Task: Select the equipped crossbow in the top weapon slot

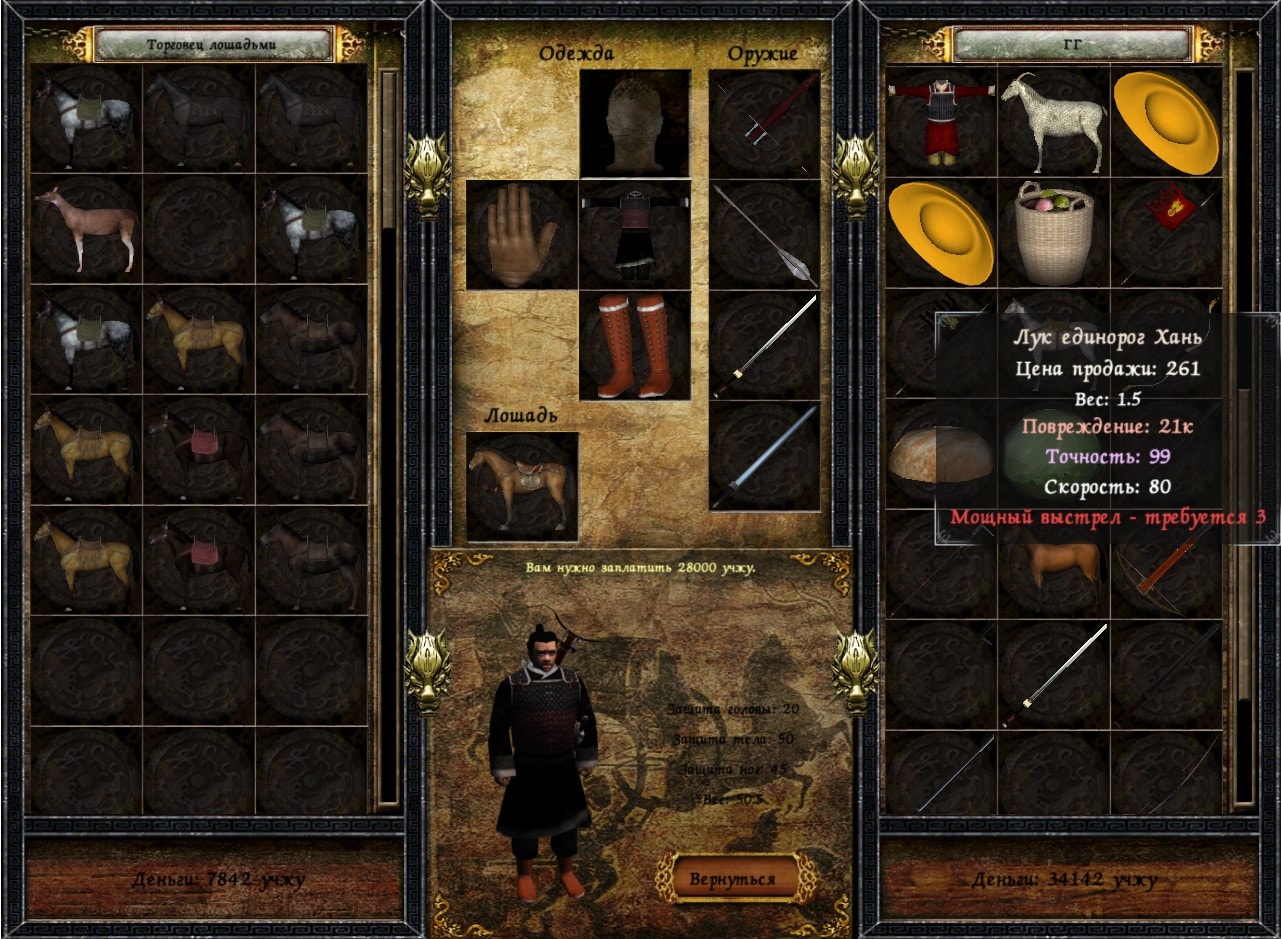Action: (764, 124)
